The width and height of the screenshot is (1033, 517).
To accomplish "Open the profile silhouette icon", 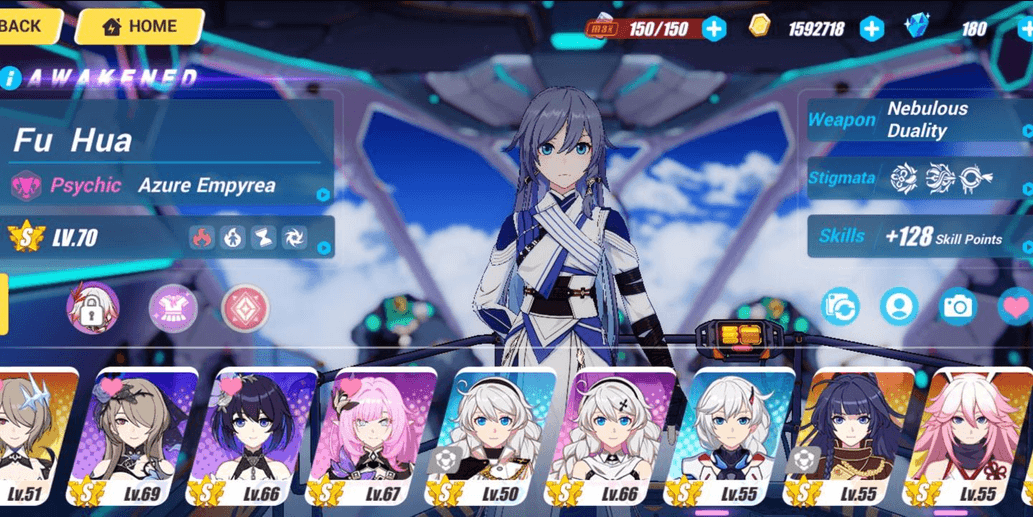I will point(900,307).
